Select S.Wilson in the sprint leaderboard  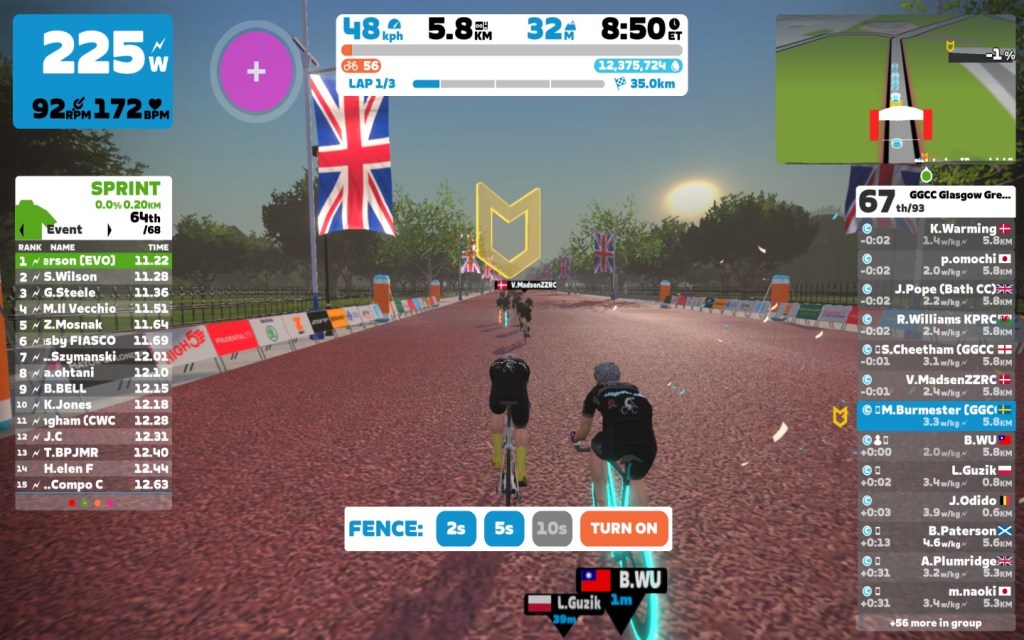93,276
